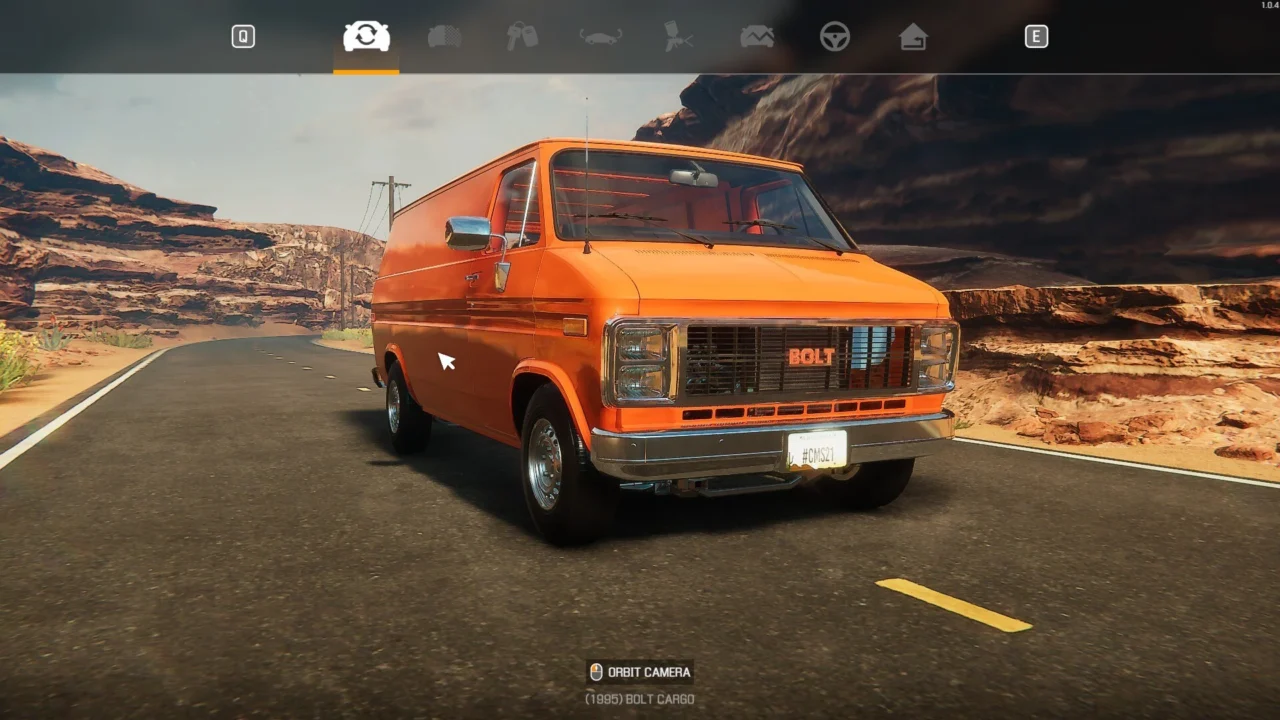Open the checkered car body tab

coord(444,37)
